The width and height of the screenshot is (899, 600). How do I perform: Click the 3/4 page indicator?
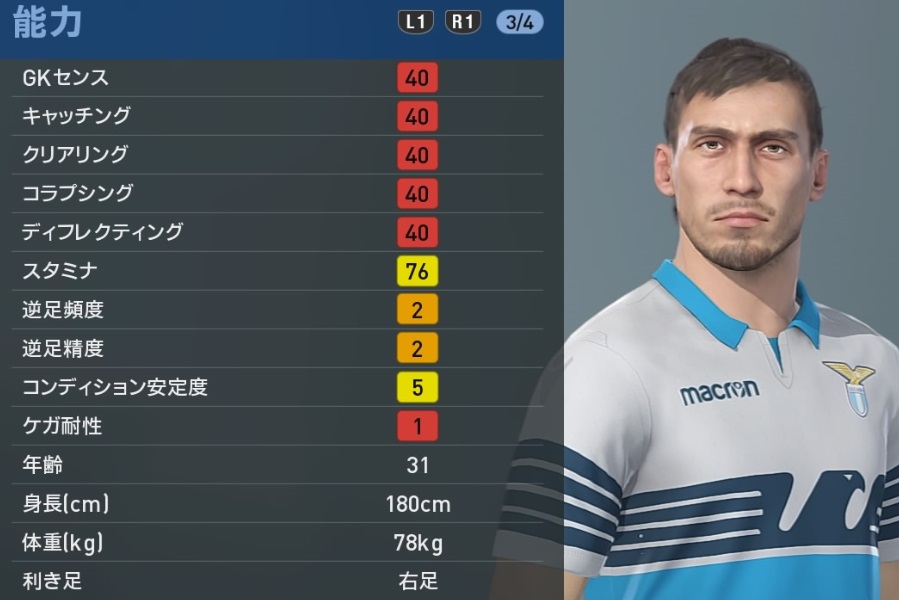tap(519, 23)
